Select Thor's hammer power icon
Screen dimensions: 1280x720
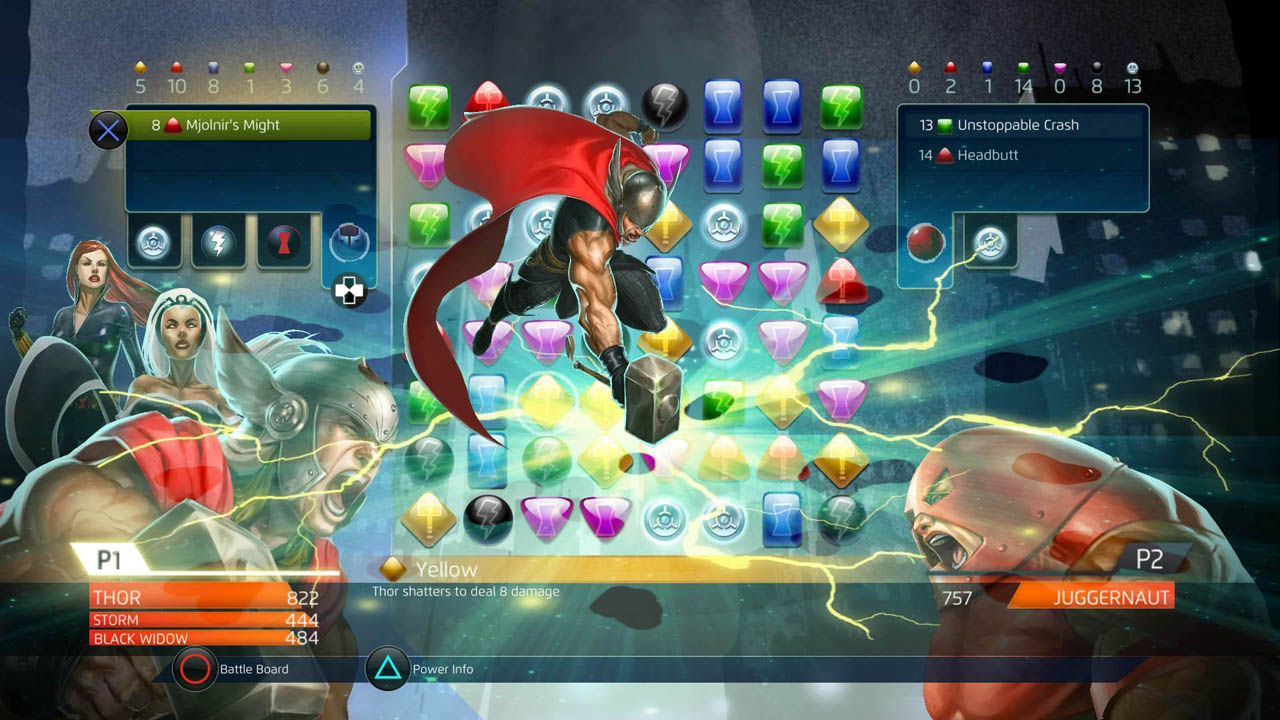[349, 240]
